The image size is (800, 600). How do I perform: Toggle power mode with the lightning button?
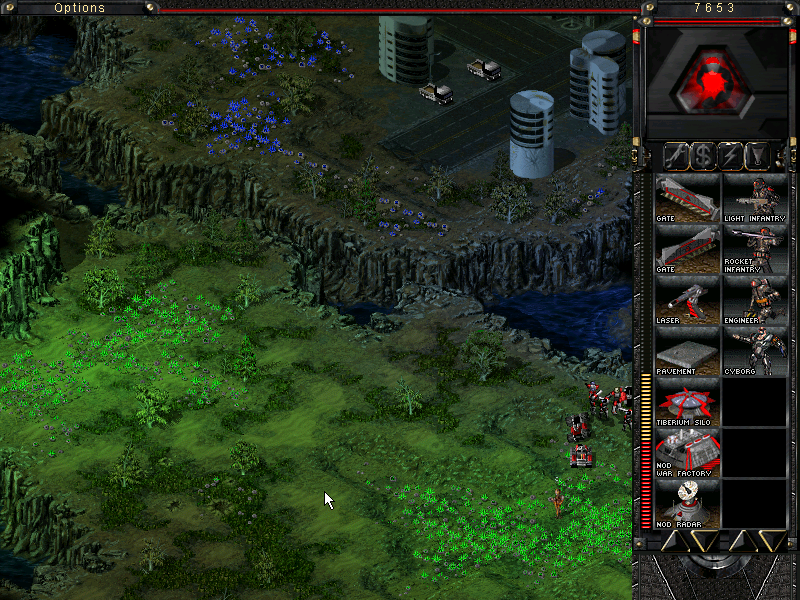point(732,155)
